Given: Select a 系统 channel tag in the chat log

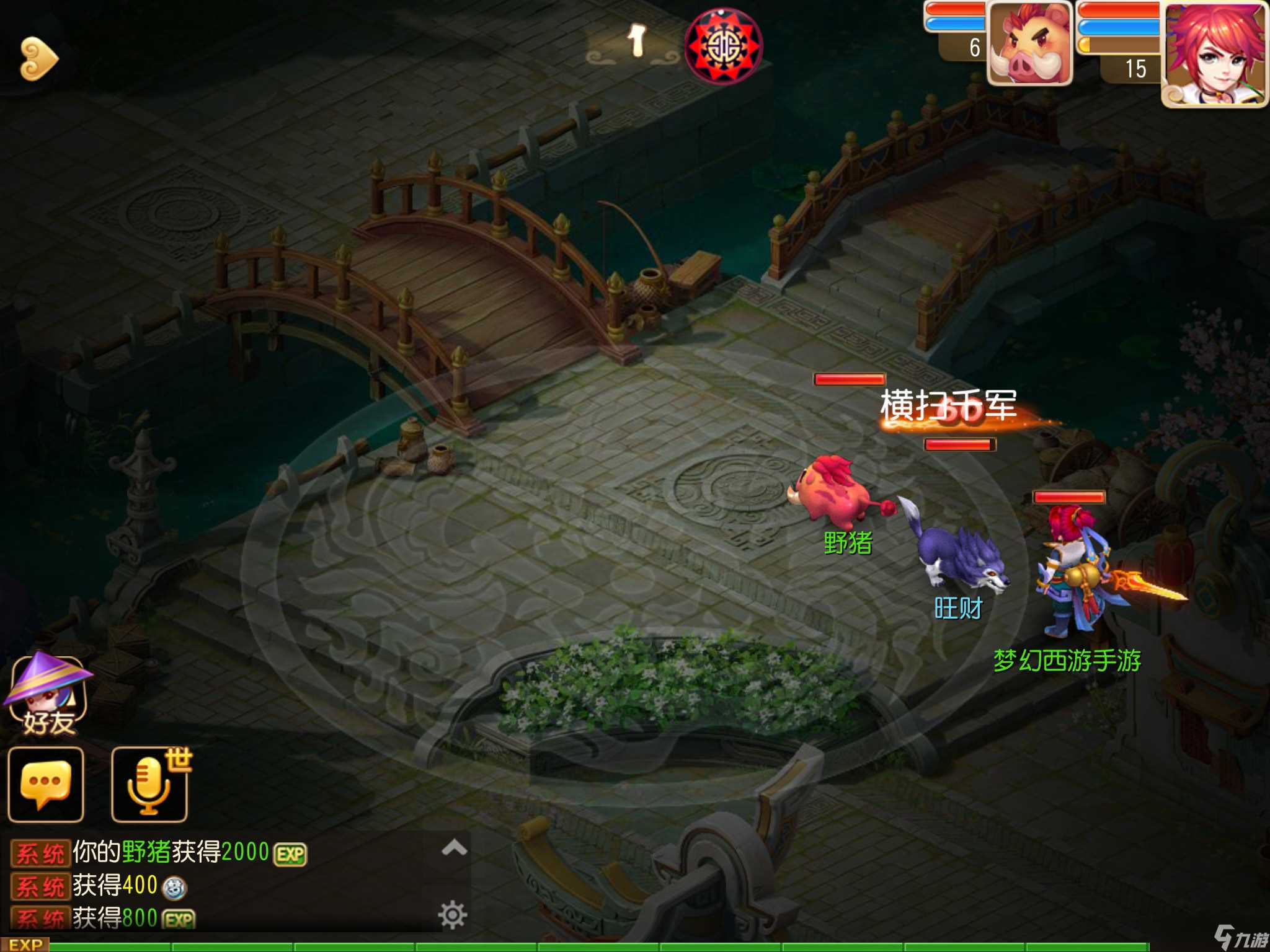Looking at the screenshot, I should point(41,852).
